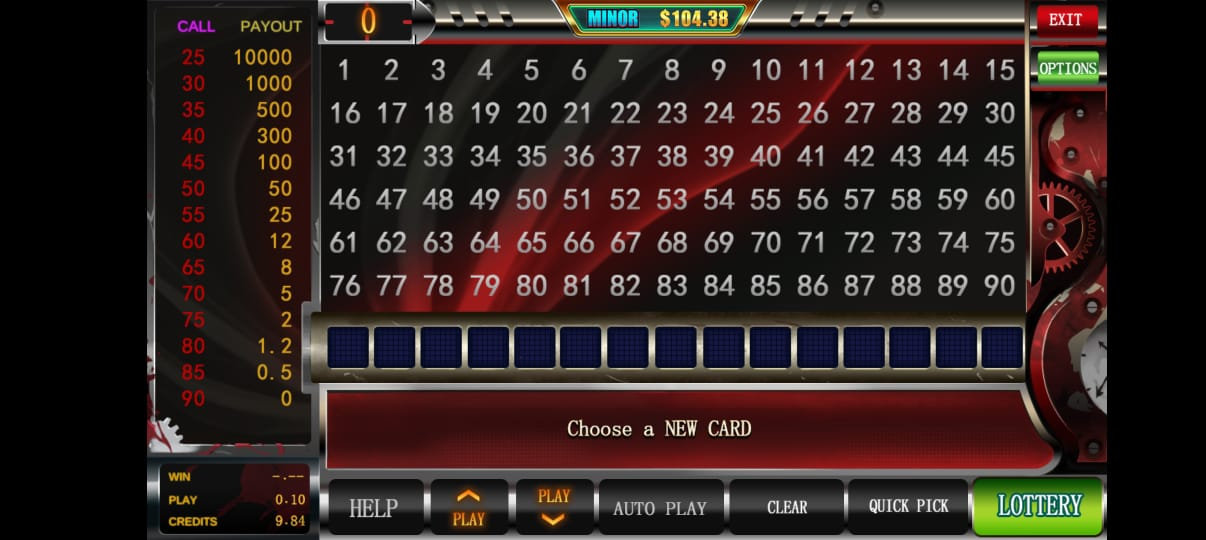Choose number 90 on the board
1206x540 pixels.
point(1000,285)
